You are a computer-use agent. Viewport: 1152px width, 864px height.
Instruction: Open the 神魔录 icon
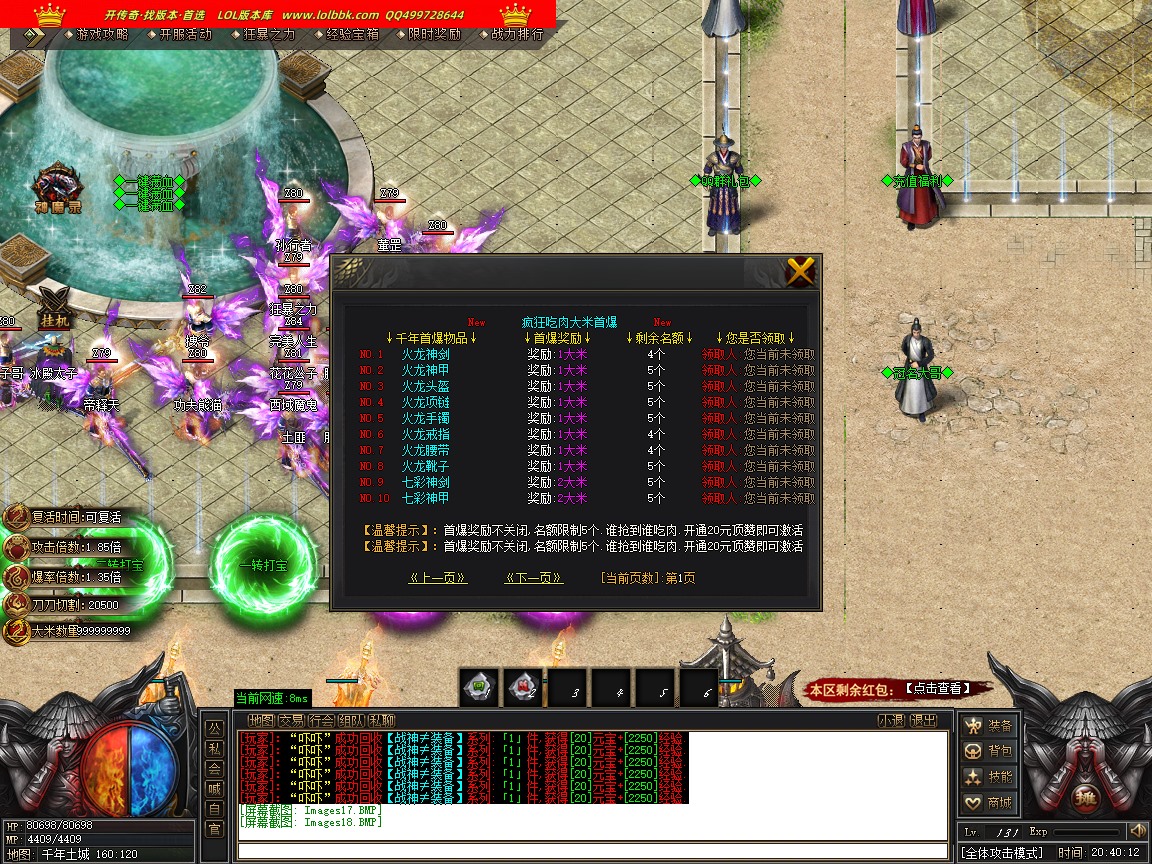click(x=57, y=190)
